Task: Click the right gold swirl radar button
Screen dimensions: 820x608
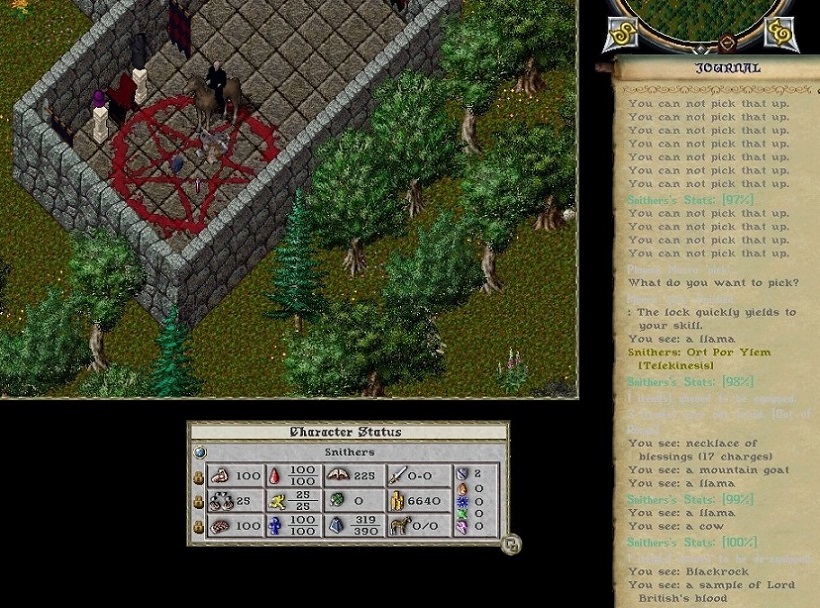Action: pyautogui.click(x=779, y=31)
